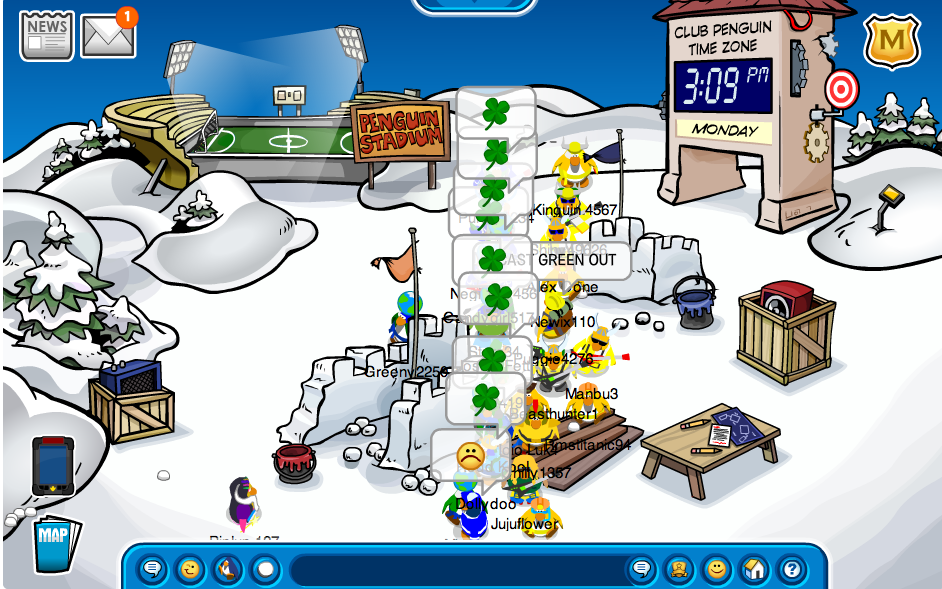Open the buddy list
This screenshot has width=942, height=589.
(679, 570)
